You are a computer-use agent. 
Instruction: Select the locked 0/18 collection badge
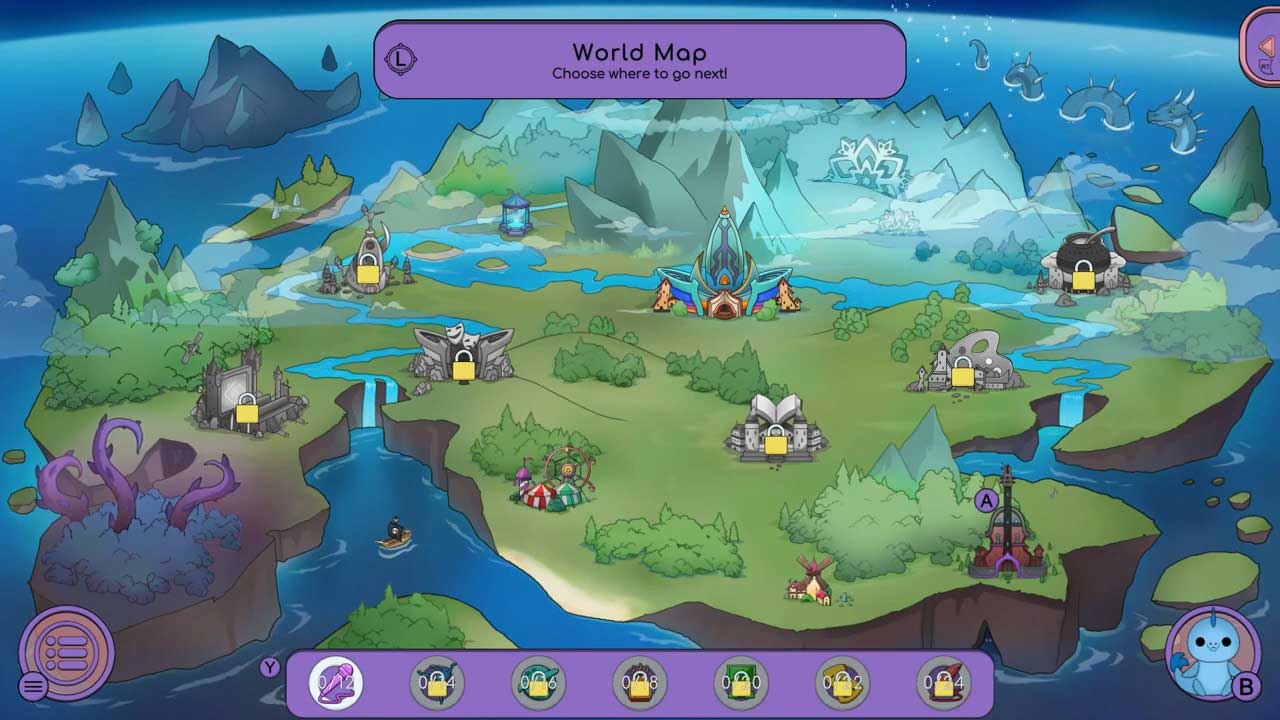(x=640, y=684)
